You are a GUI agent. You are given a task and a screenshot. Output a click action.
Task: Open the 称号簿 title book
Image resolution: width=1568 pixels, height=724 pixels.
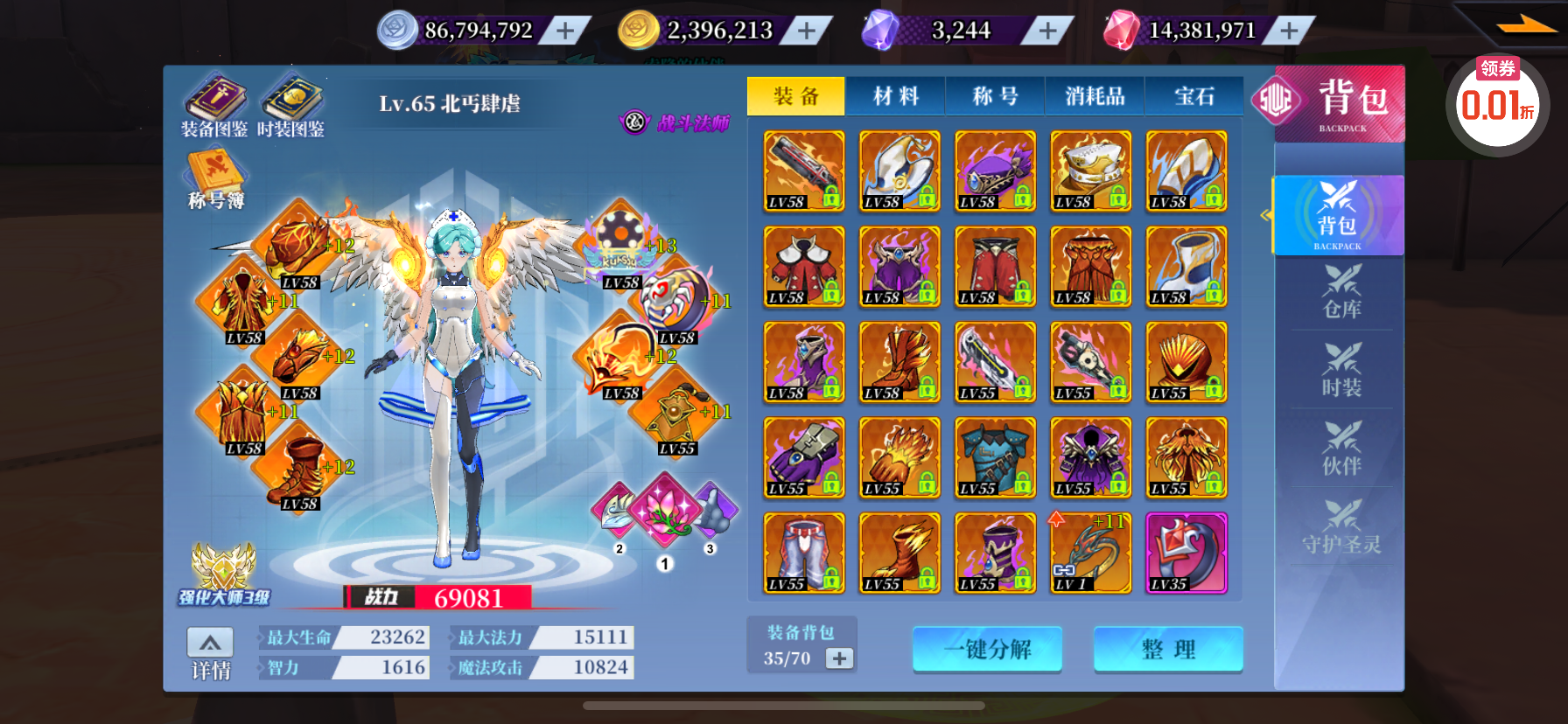click(215, 179)
